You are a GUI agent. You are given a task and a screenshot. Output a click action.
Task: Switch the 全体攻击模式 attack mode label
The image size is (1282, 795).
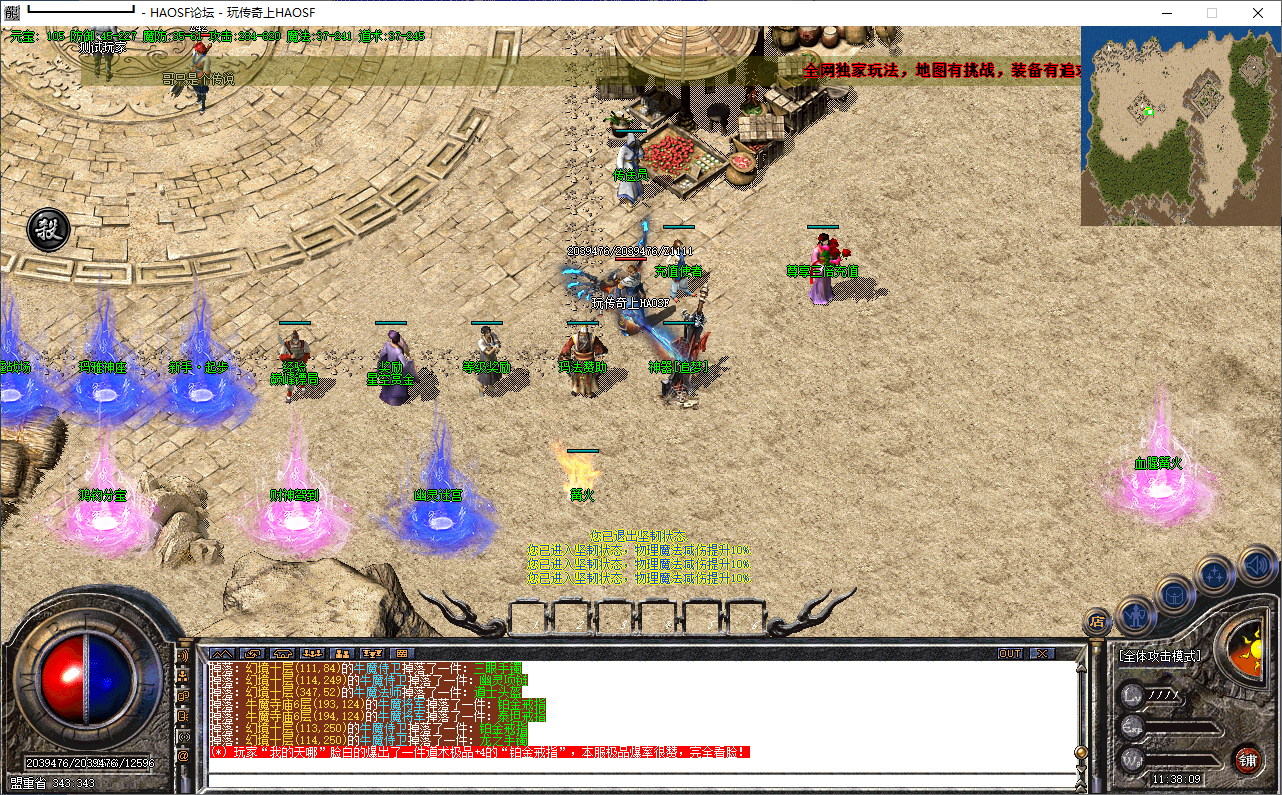coord(1160,656)
